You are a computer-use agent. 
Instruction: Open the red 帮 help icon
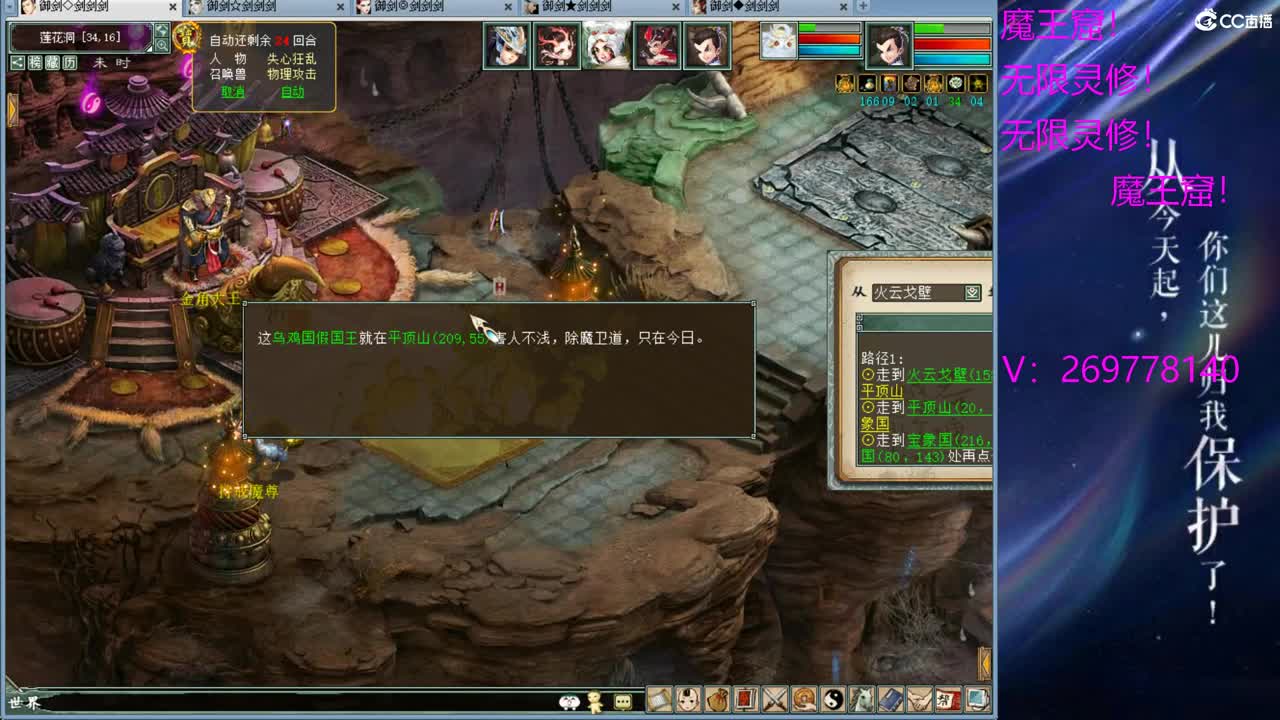tap(947, 700)
